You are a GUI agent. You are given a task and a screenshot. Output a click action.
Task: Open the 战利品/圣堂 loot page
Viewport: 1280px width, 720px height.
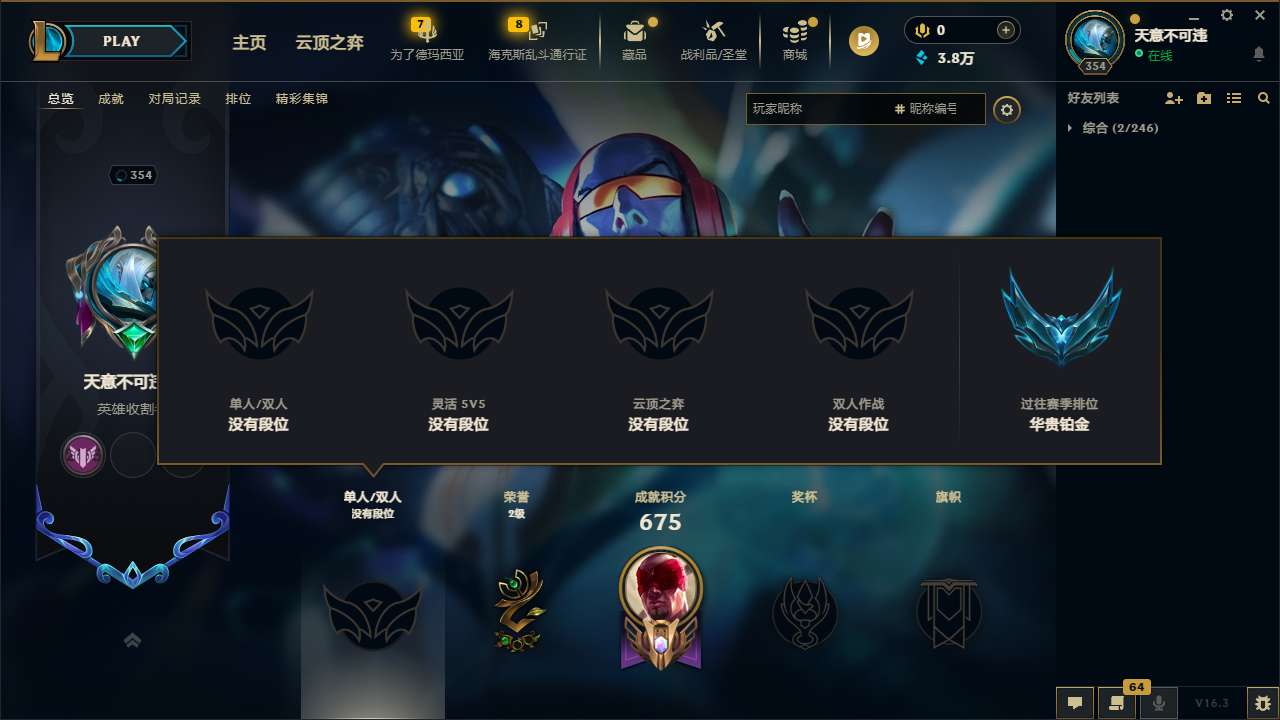(x=714, y=38)
